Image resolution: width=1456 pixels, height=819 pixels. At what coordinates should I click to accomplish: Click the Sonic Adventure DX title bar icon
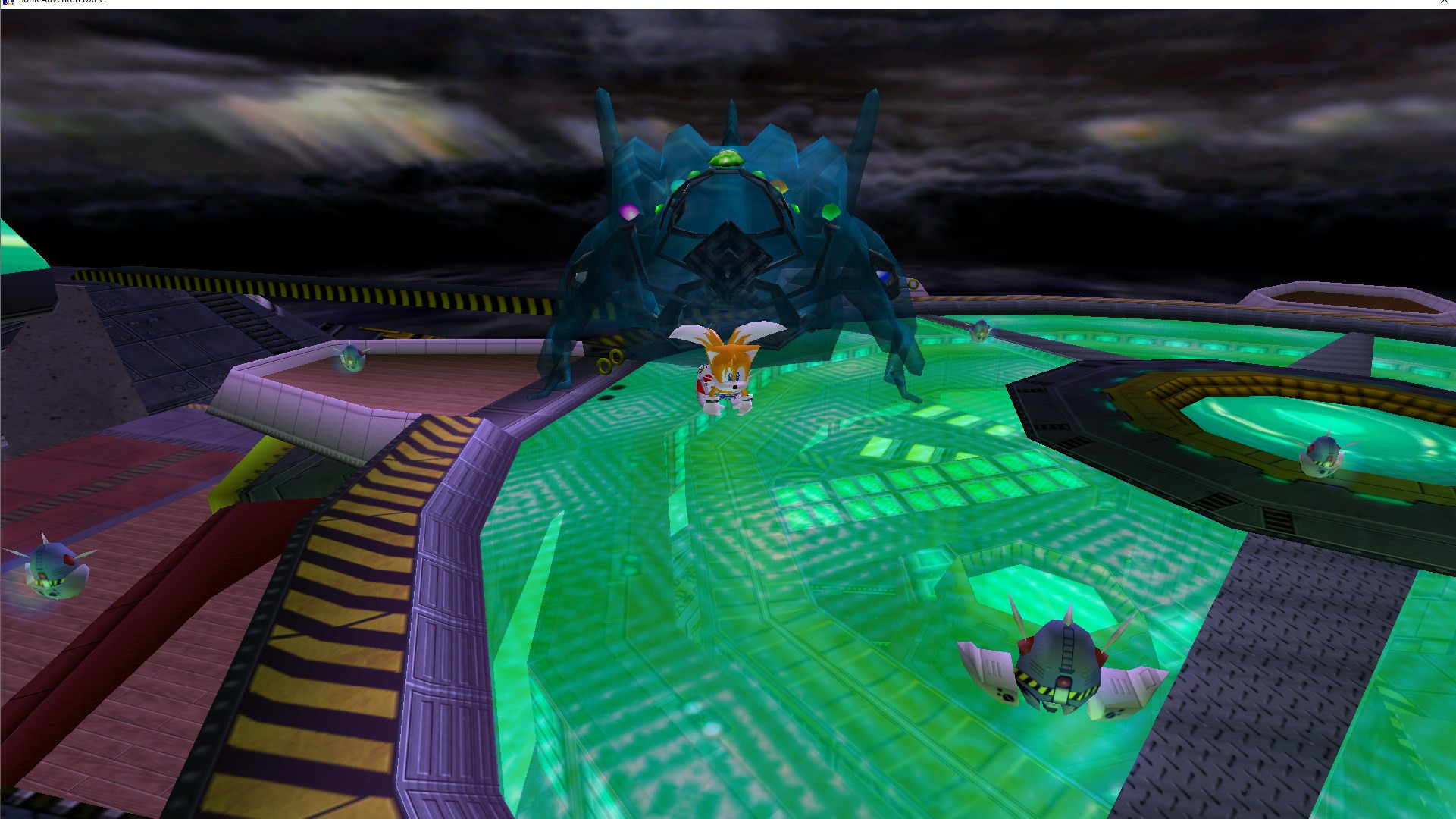[6, 2]
